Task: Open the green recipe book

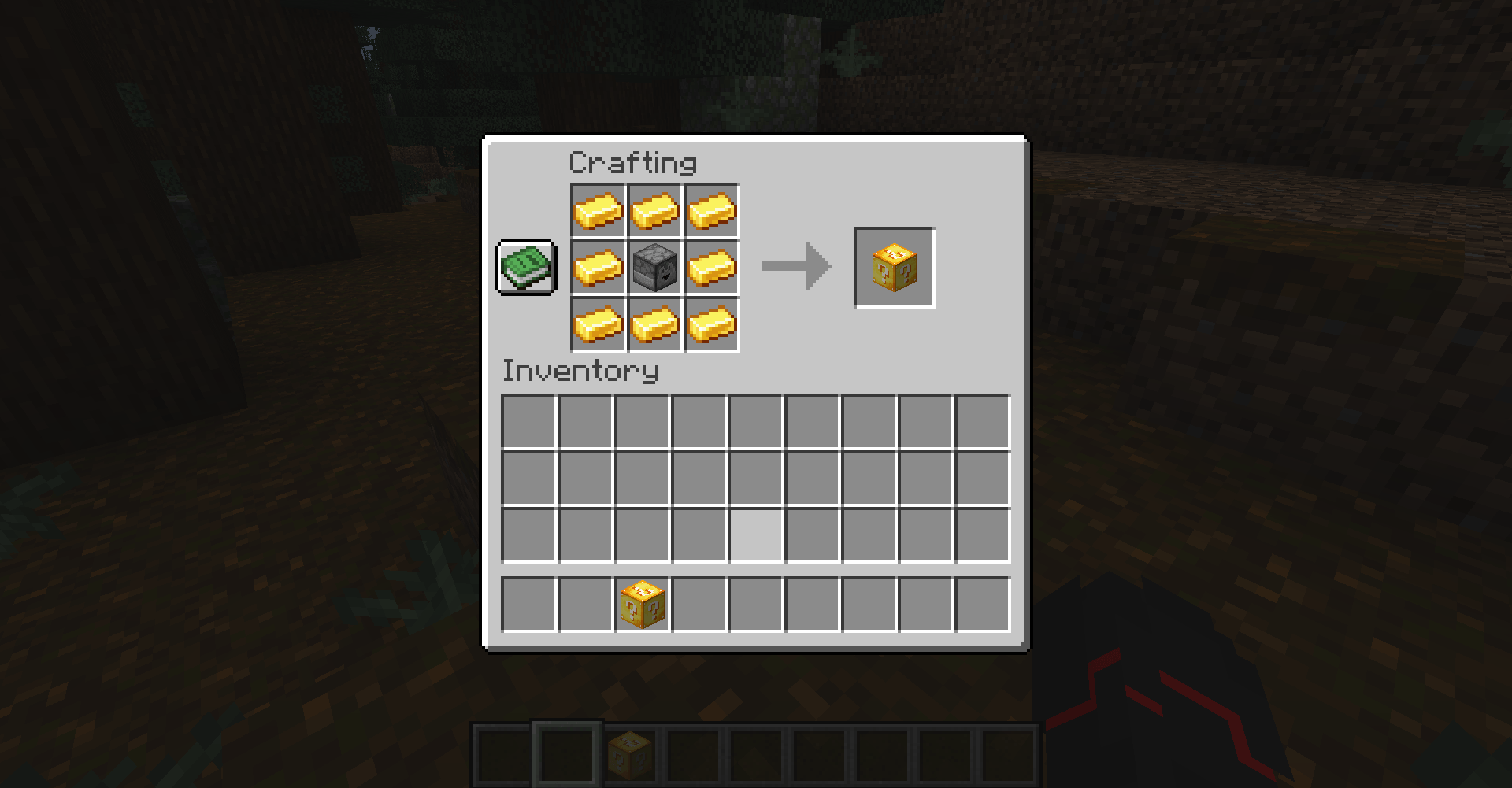Action: (x=525, y=268)
